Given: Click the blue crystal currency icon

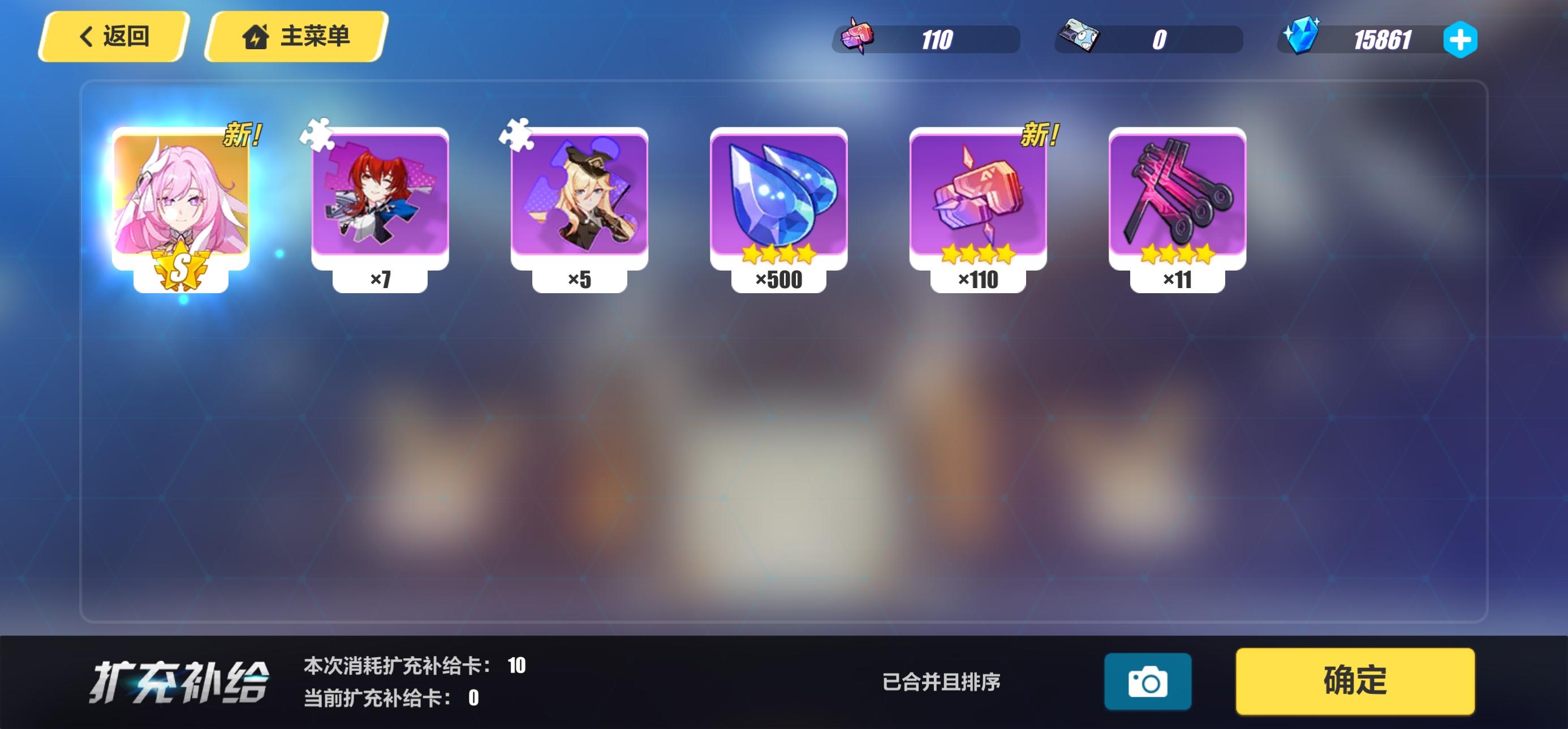Looking at the screenshot, I should tap(1306, 38).
